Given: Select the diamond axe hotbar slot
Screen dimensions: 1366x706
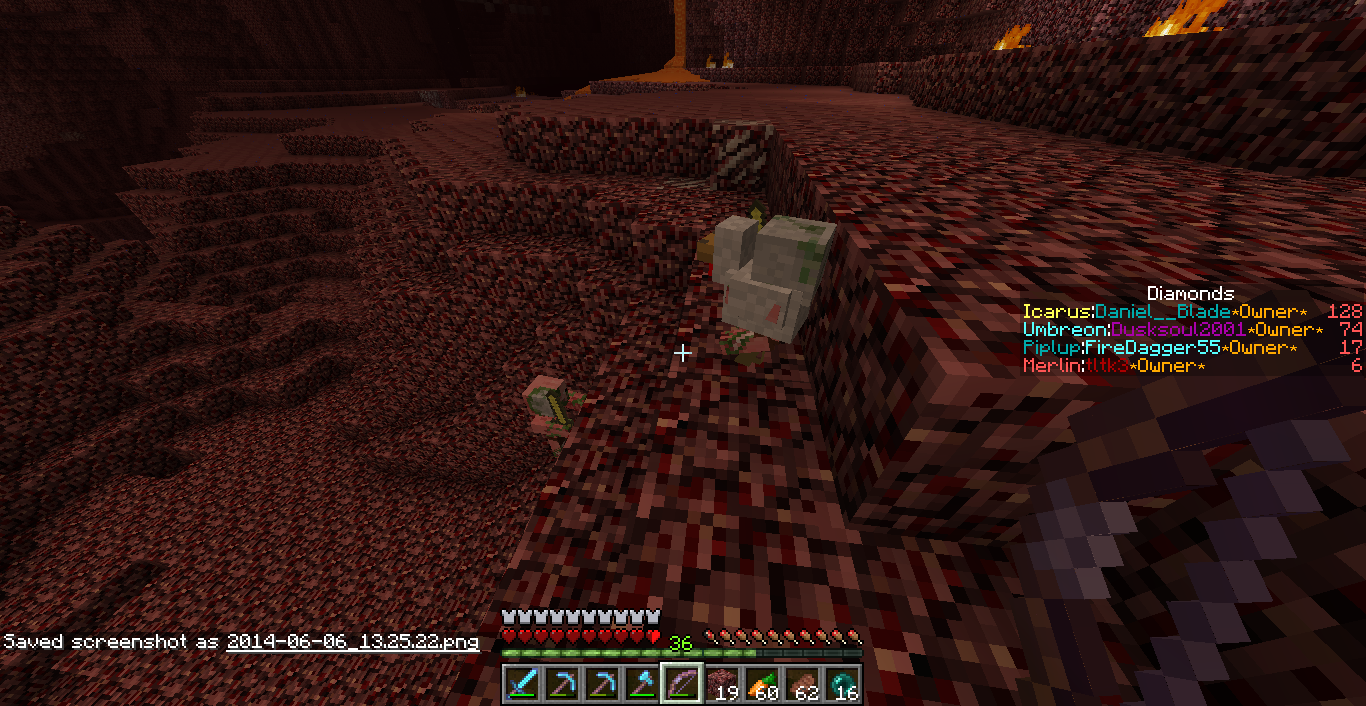Looking at the screenshot, I should click(x=642, y=685).
